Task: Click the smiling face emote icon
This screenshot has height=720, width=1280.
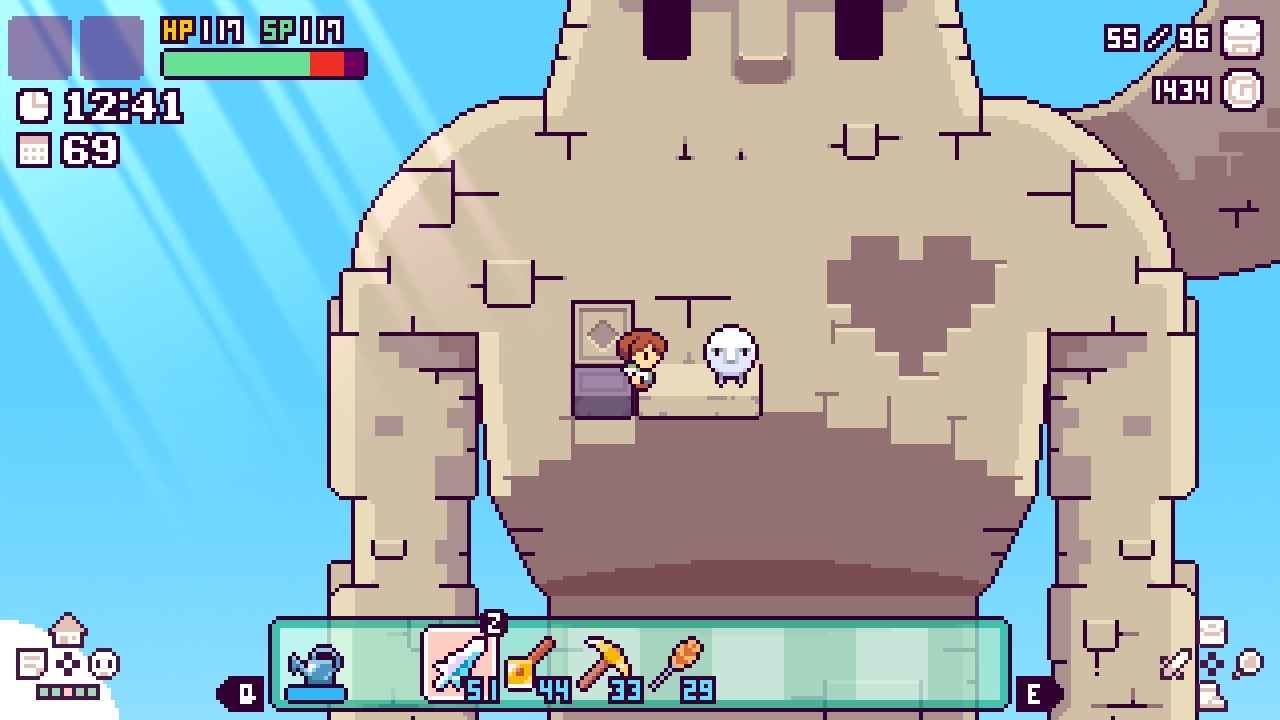Action: click(x=104, y=664)
